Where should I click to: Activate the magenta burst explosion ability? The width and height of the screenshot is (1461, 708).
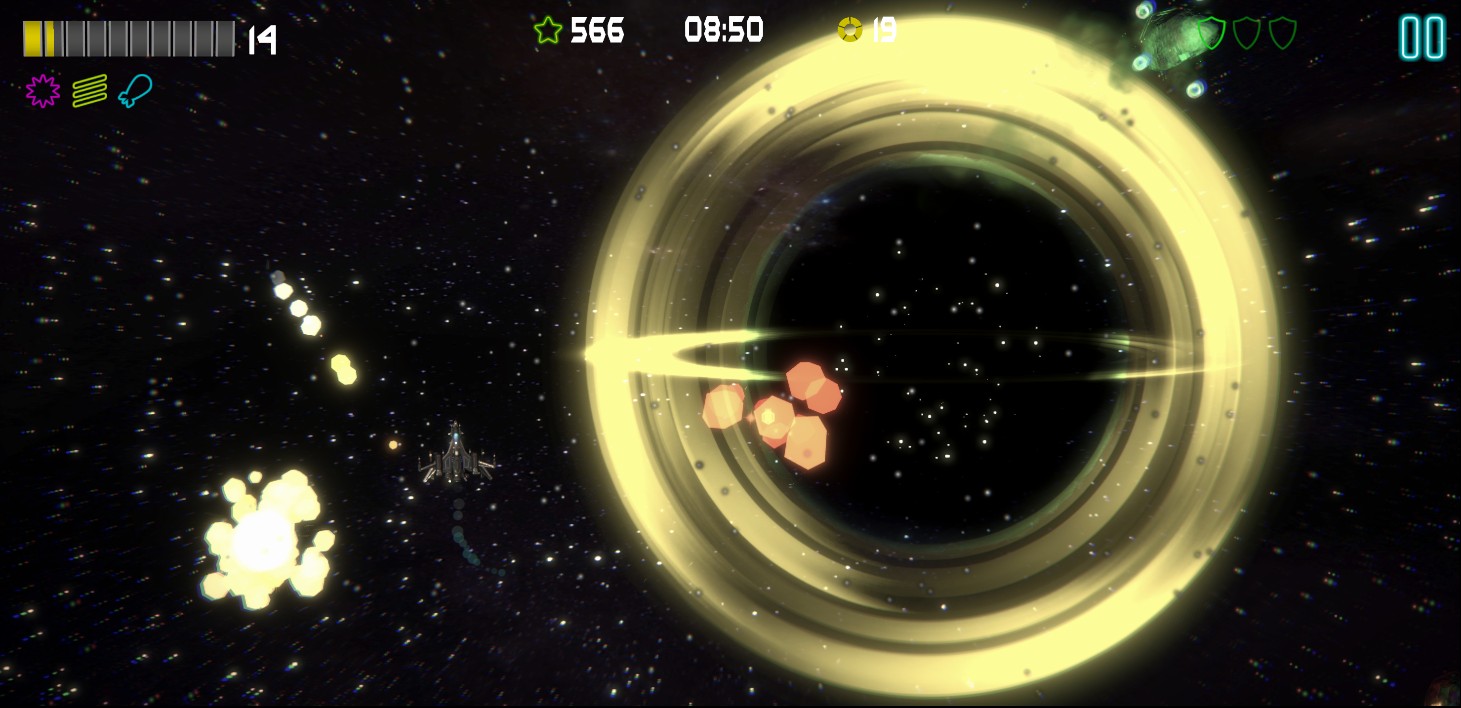[x=42, y=91]
